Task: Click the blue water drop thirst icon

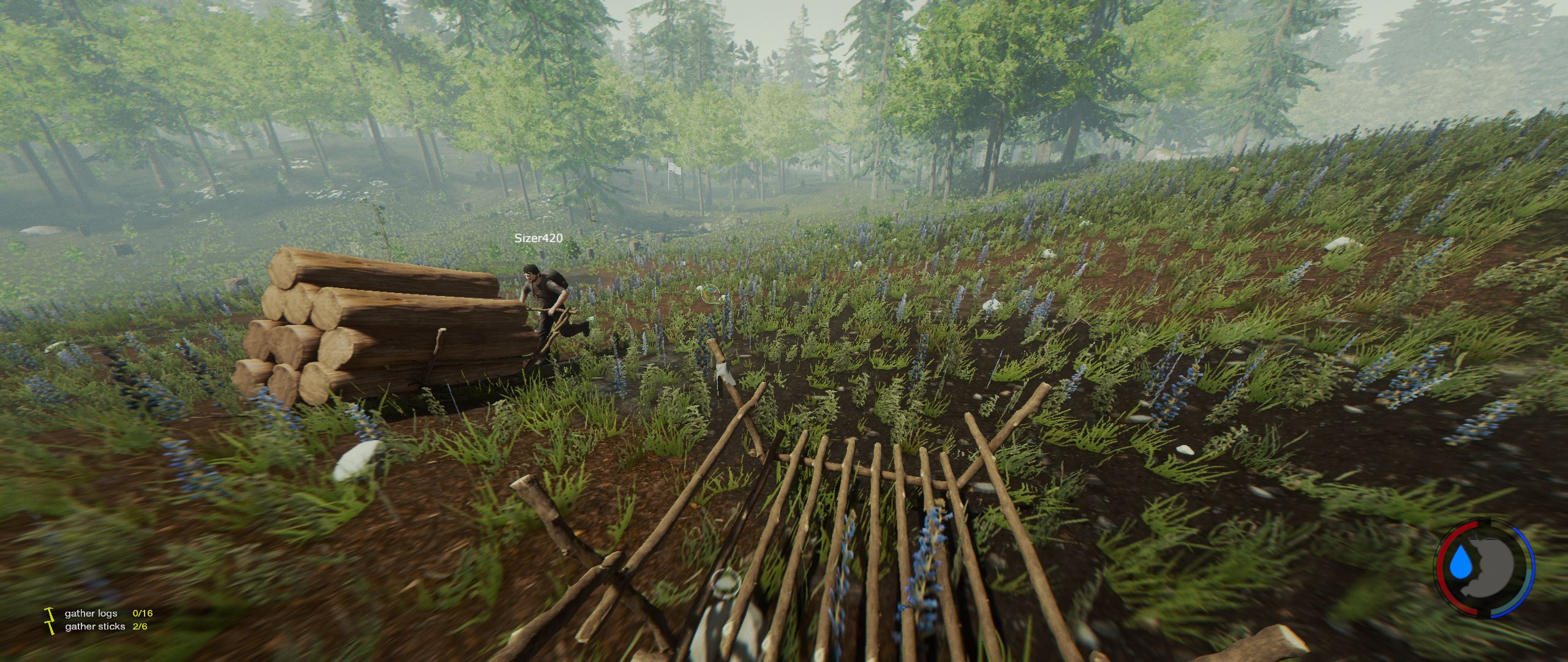Action: click(1458, 579)
